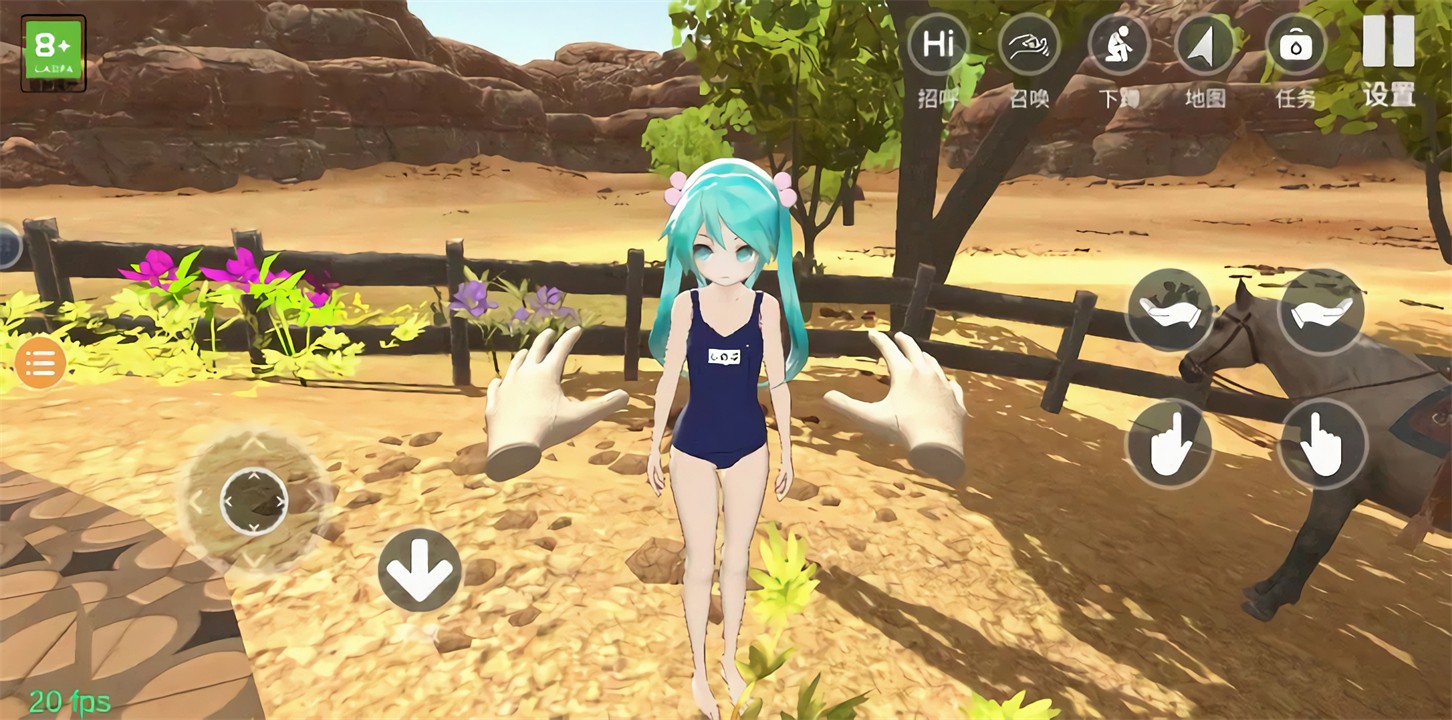
Task: Use the left open-palm hand button
Action: 1170,310
